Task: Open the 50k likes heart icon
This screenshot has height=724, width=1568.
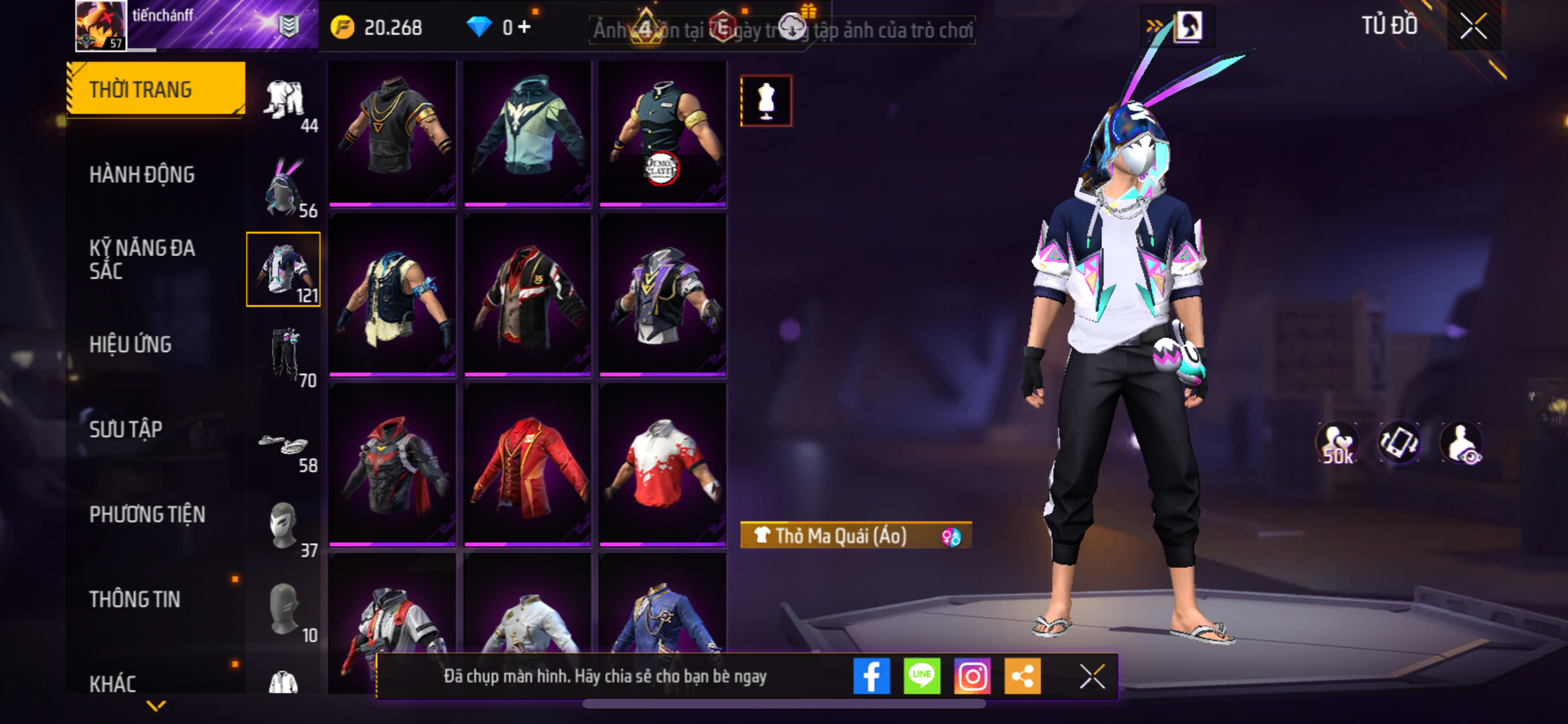Action: (1338, 443)
